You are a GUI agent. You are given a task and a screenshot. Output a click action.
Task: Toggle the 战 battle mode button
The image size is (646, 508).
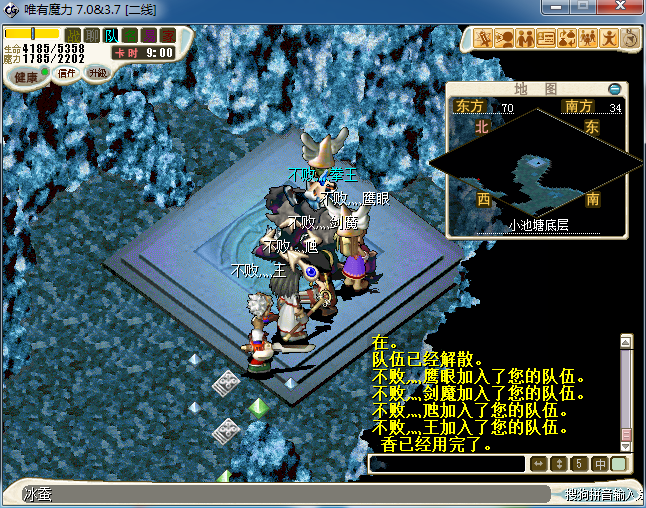coord(73,36)
